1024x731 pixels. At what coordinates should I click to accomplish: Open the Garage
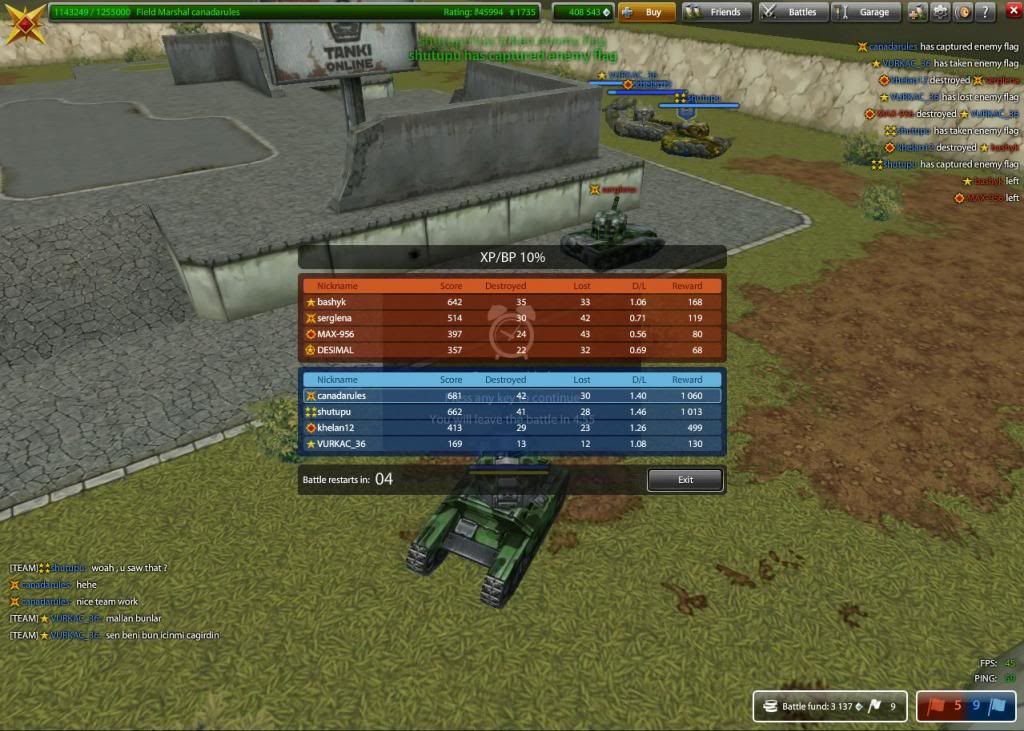tap(865, 13)
